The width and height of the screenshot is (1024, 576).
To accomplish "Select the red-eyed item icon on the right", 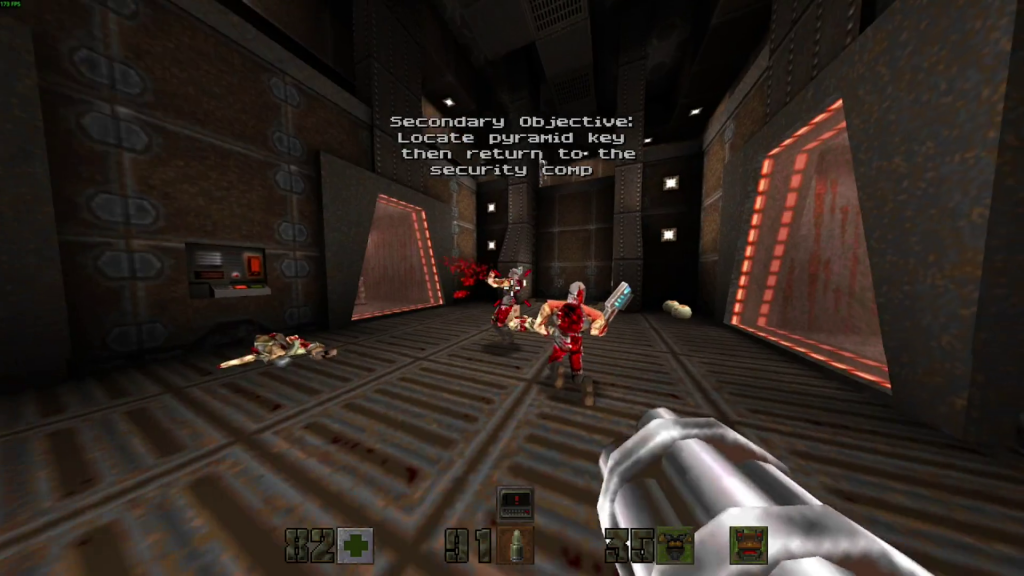I will 748,545.
